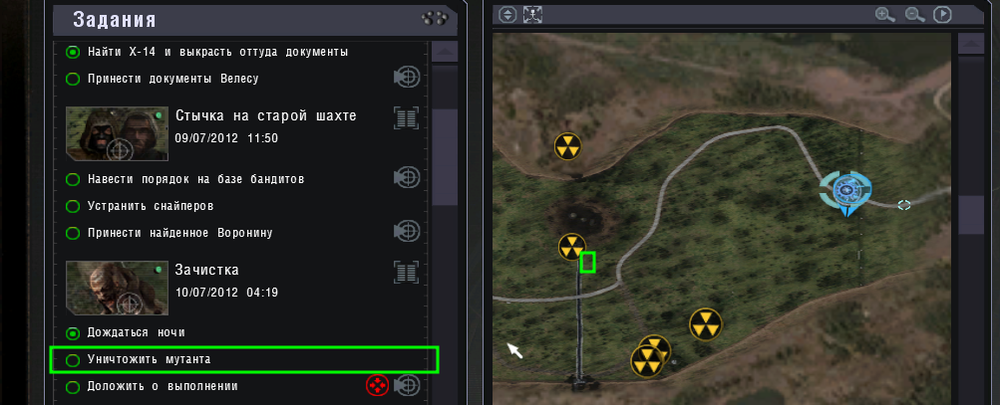The image size is (1000, 405).
Task: Show "Доложить о выполнении" location on map
Action: tap(406, 386)
